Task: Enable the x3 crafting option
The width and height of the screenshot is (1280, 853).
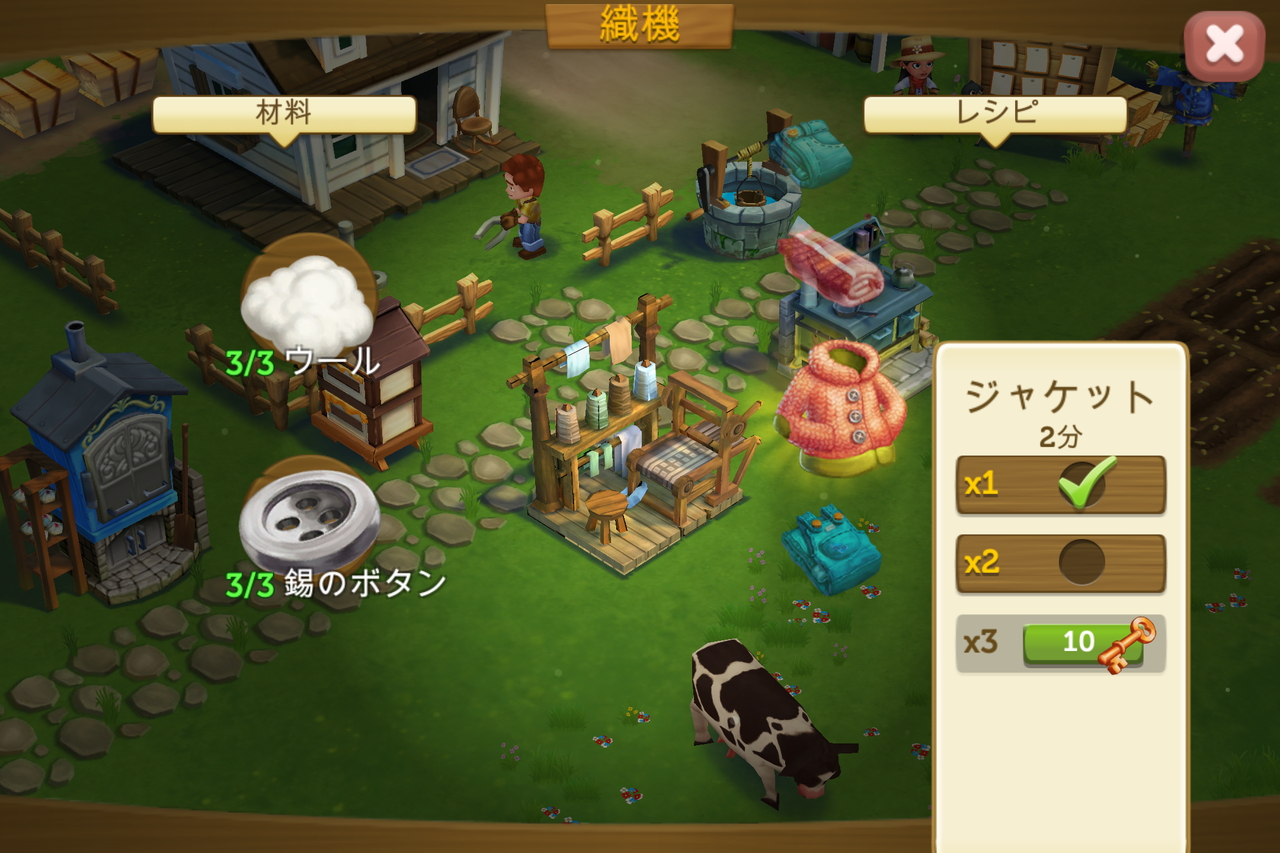Action: point(1060,641)
